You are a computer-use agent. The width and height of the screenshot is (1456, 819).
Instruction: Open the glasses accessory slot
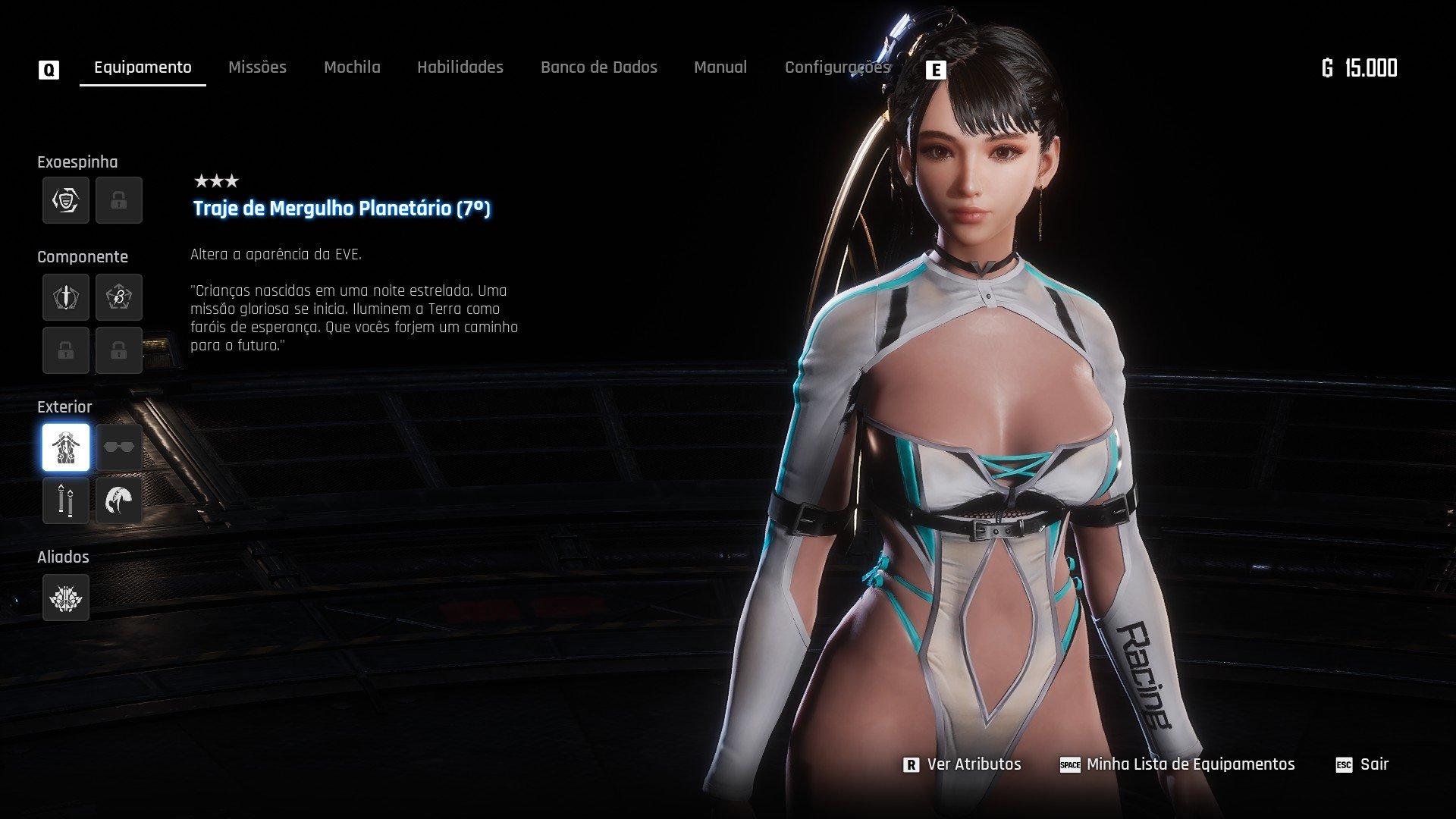(x=119, y=447)
